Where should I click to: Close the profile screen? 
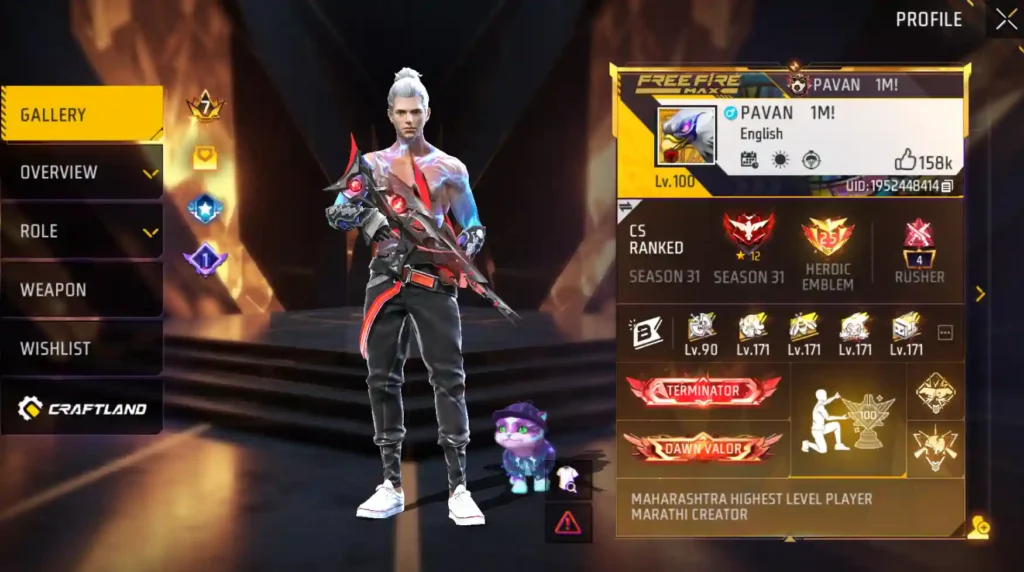(x=1004, y=19)
